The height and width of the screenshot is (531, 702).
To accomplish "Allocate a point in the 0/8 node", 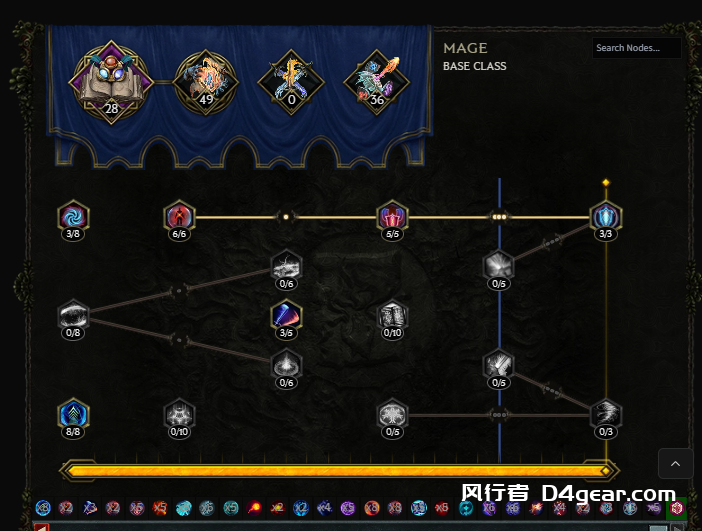I will click(73, 316).
